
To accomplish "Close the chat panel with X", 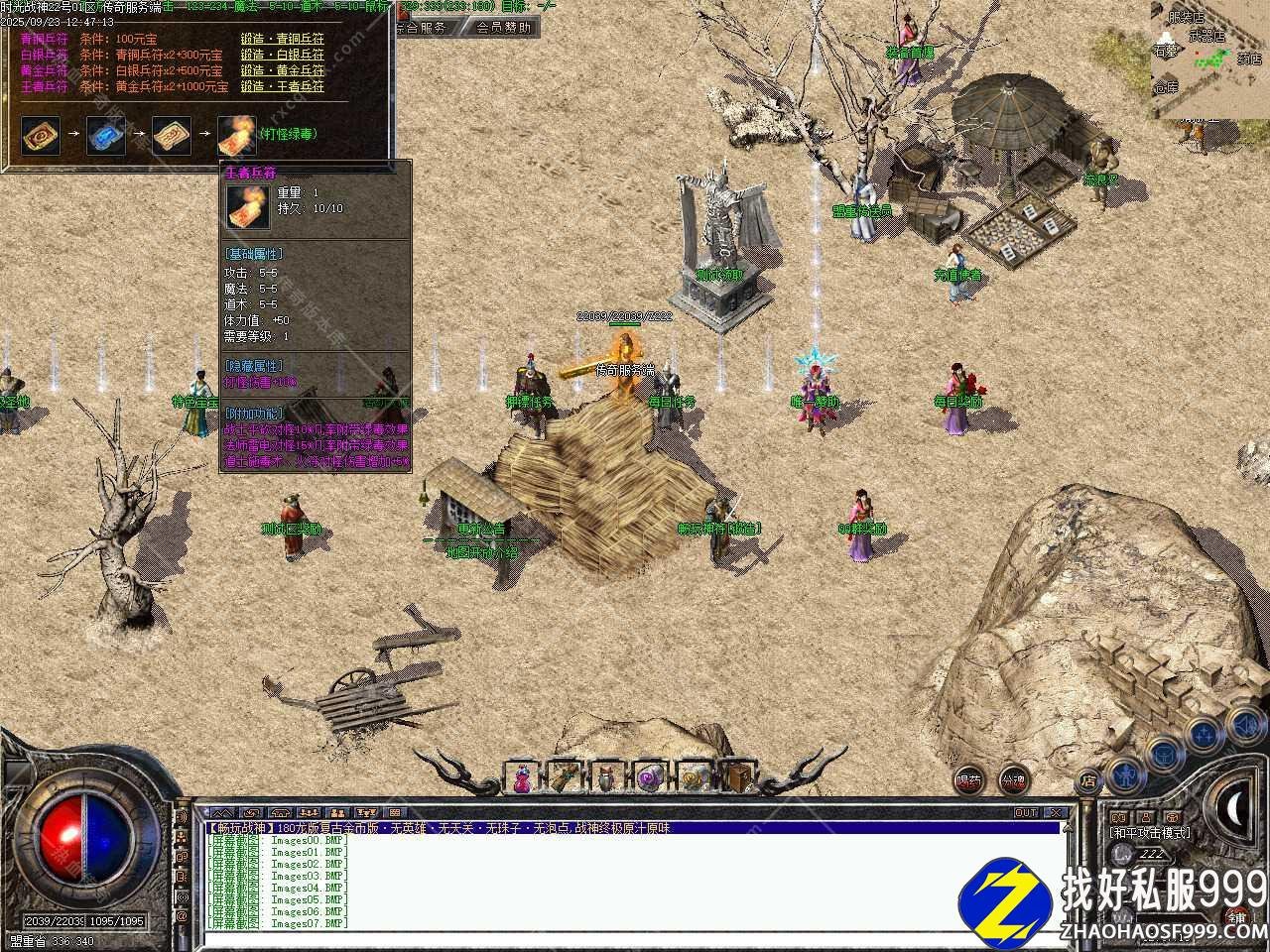I will [1056, 813].
